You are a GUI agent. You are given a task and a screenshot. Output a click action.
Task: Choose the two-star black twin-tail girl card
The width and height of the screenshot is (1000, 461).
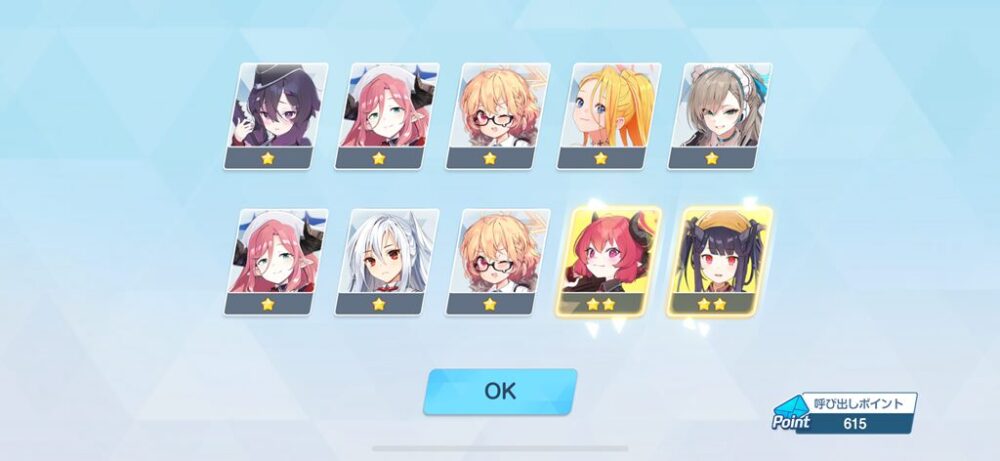pos(720,261)
